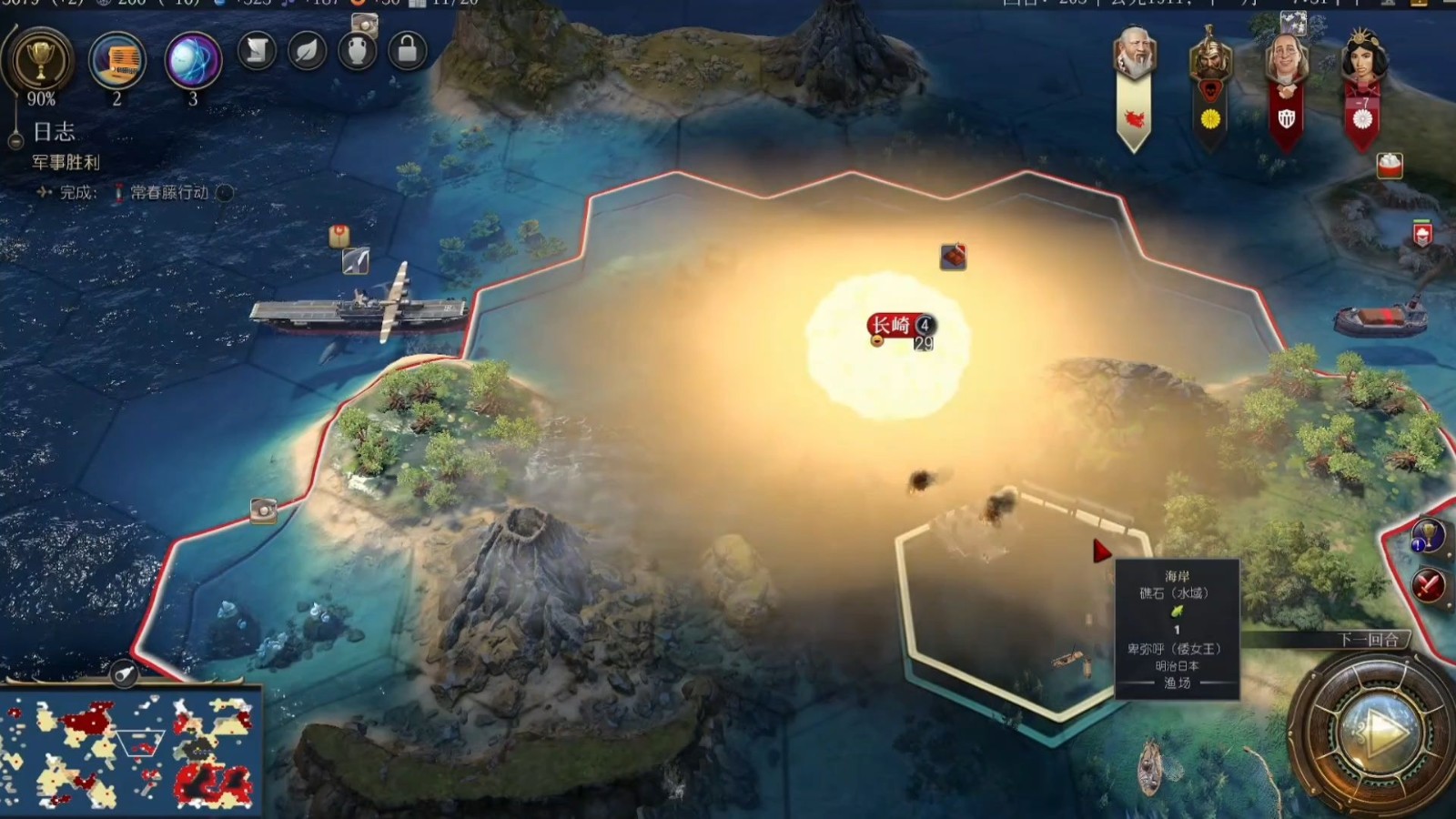1456x819 pixels.
Task: Select the aircraft carrier's unit flag icon
Action: click(356, 261)
